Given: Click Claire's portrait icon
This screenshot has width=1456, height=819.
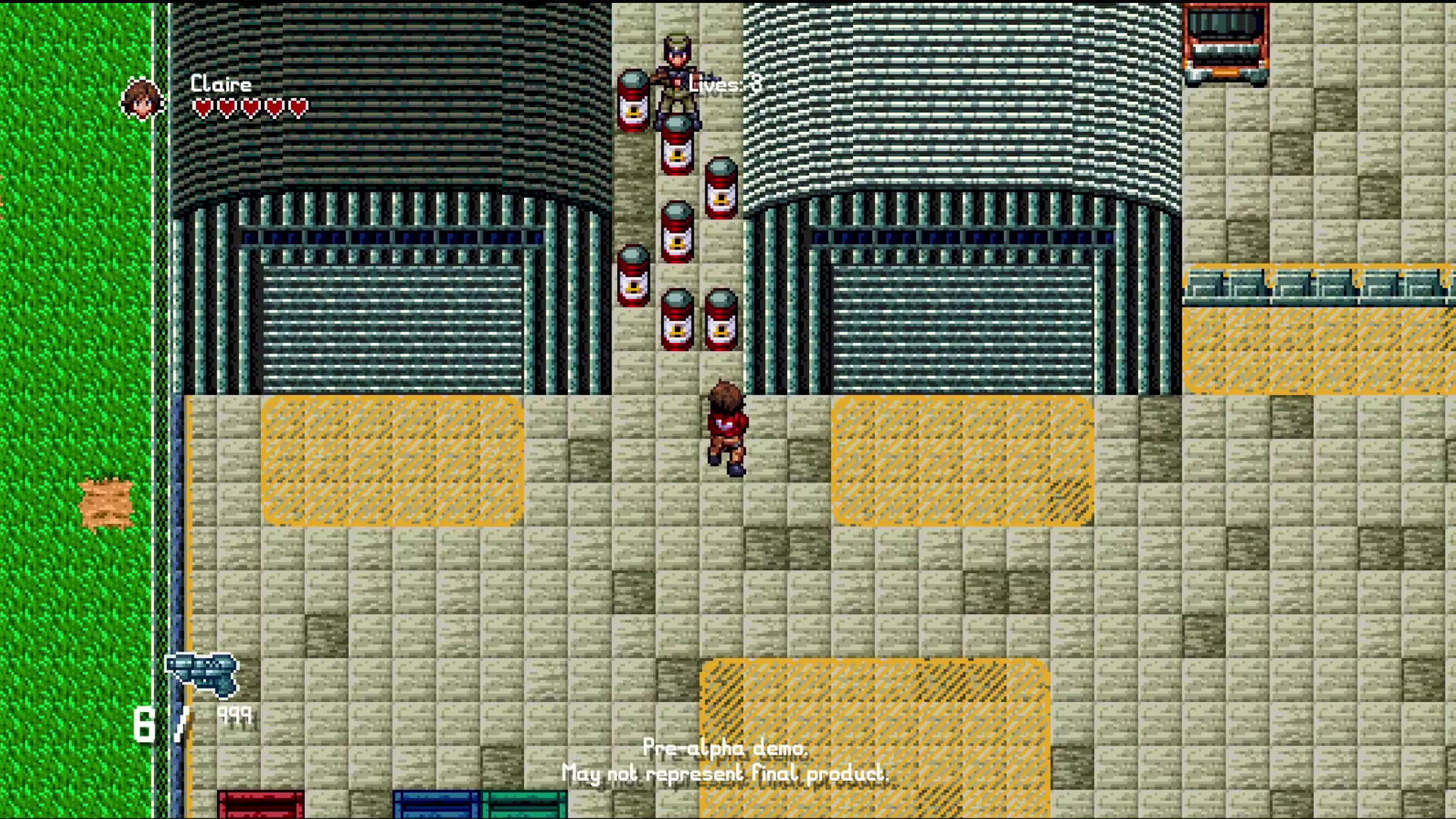Looking at the screenshot, I should [x=143, y=99].
